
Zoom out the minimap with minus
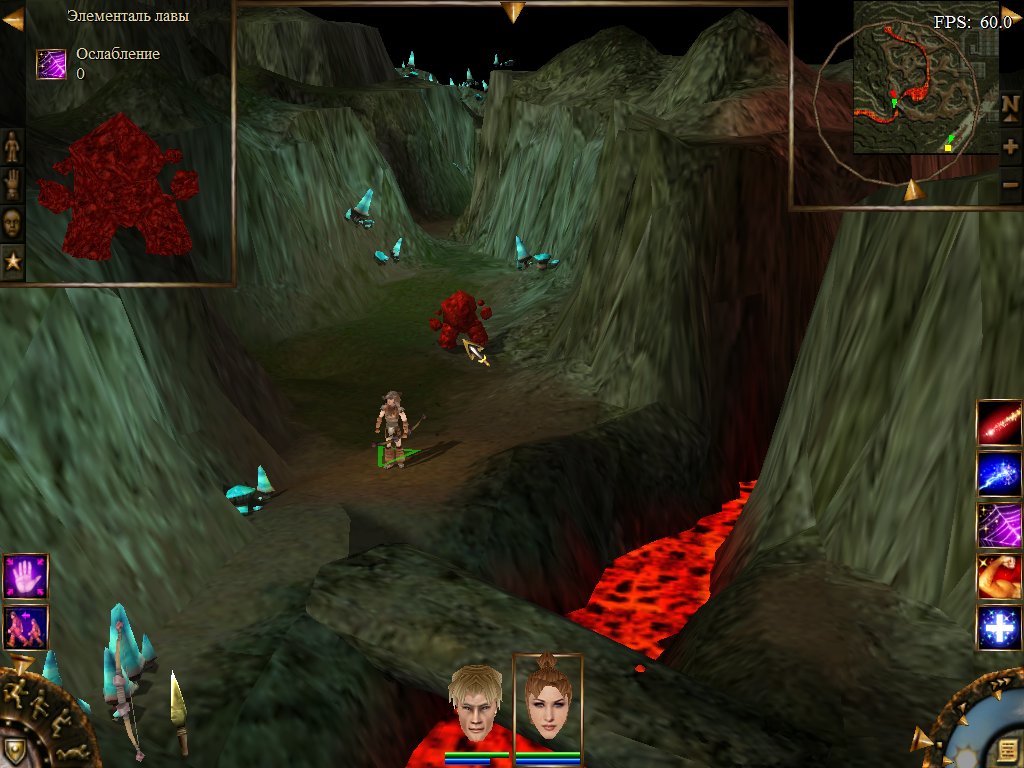click(x=1010, y=185)
